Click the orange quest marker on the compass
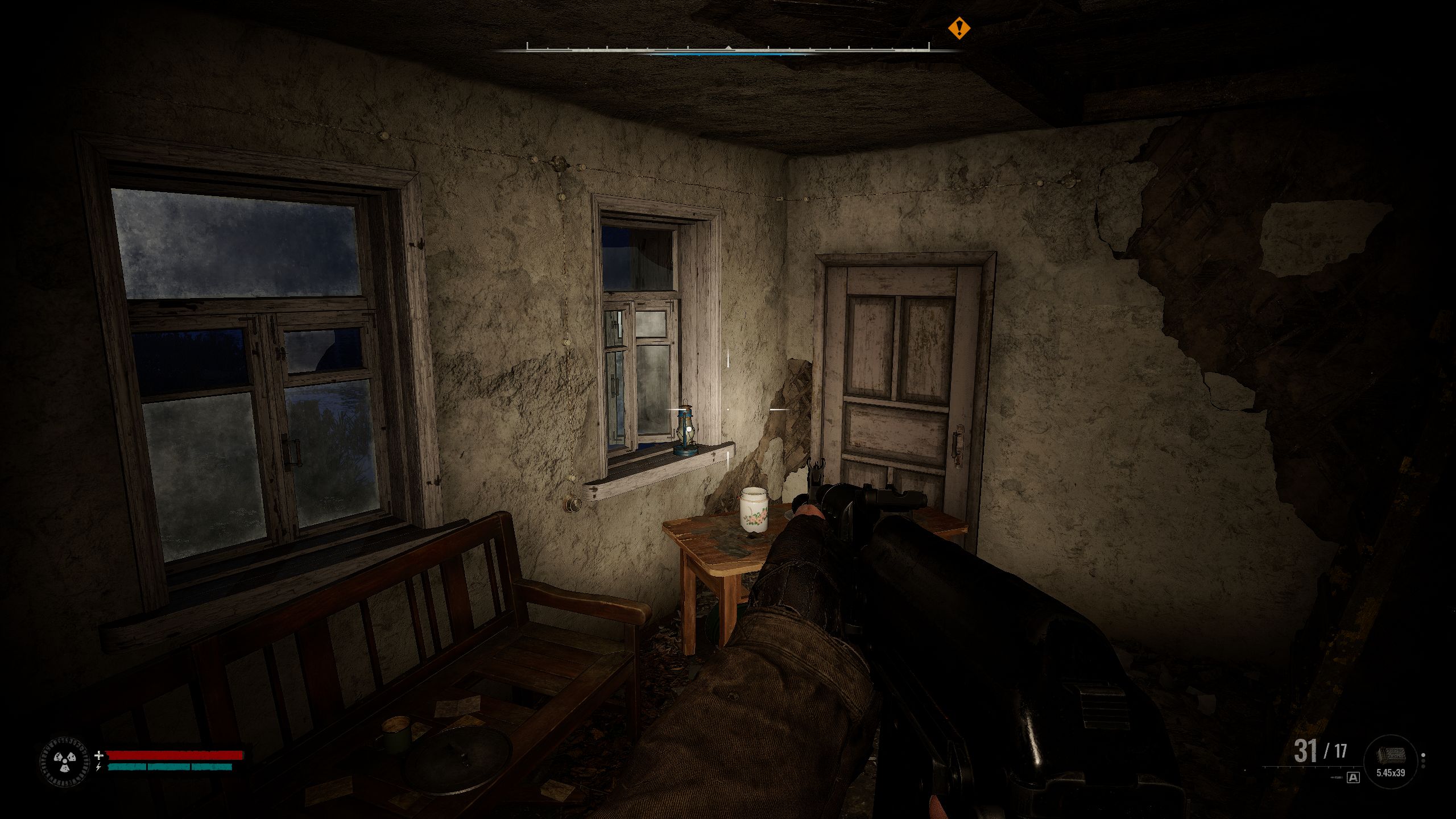The width and height of the screenshot is (1456, 819). click(959, 28)
